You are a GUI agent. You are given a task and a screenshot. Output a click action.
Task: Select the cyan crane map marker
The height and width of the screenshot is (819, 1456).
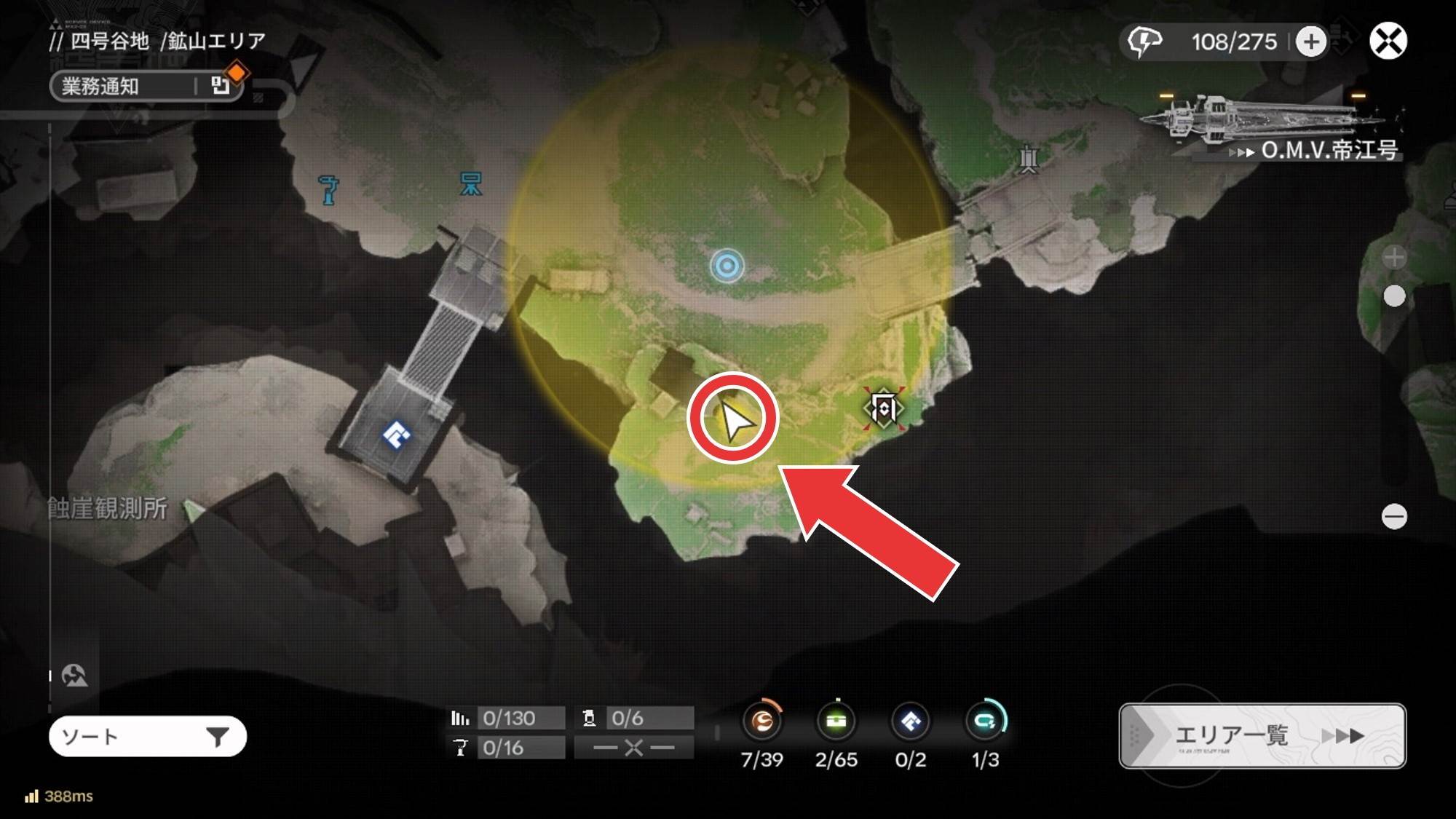click(x=329, y=189)
